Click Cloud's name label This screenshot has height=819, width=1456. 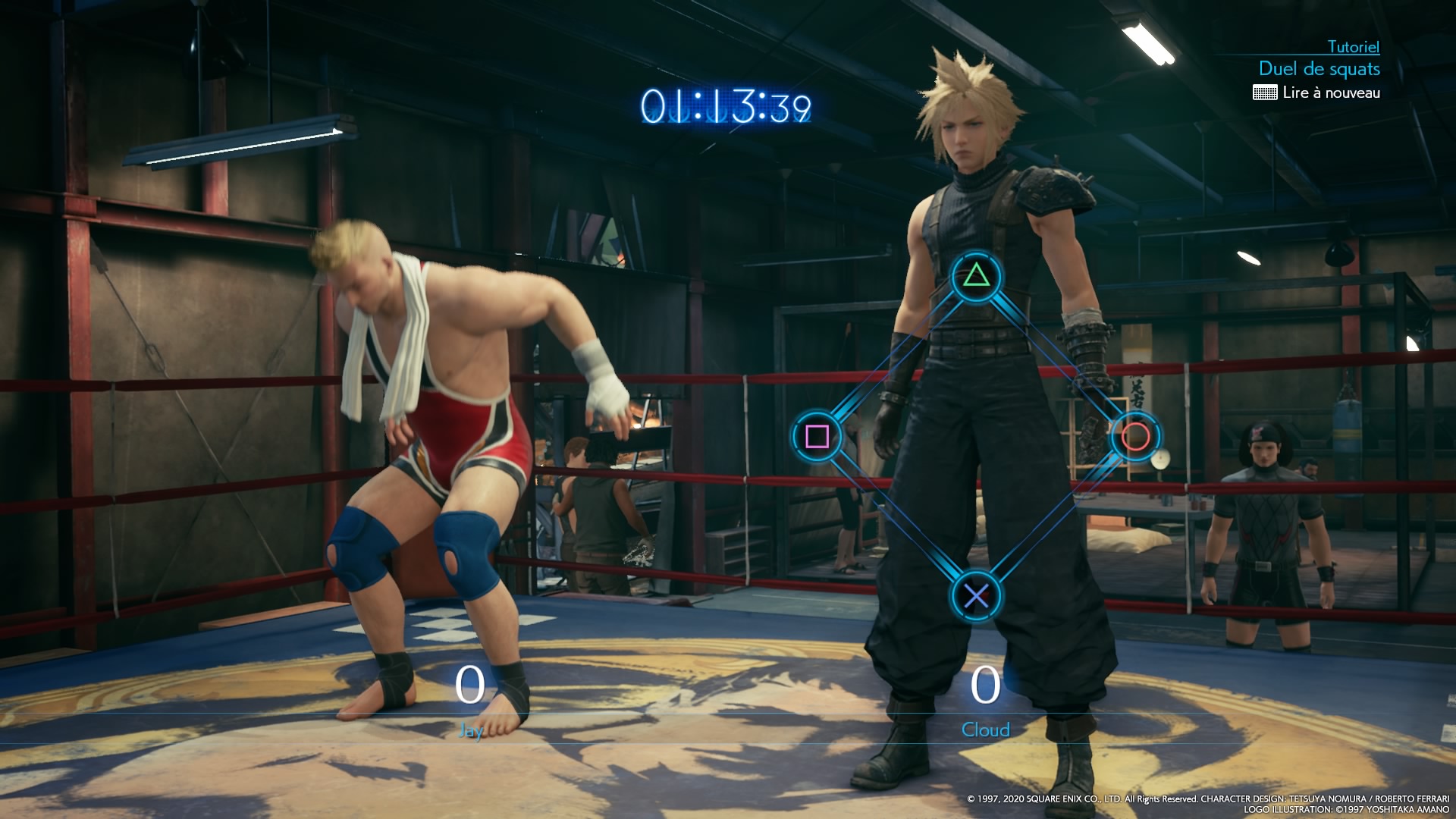(984, 731)
